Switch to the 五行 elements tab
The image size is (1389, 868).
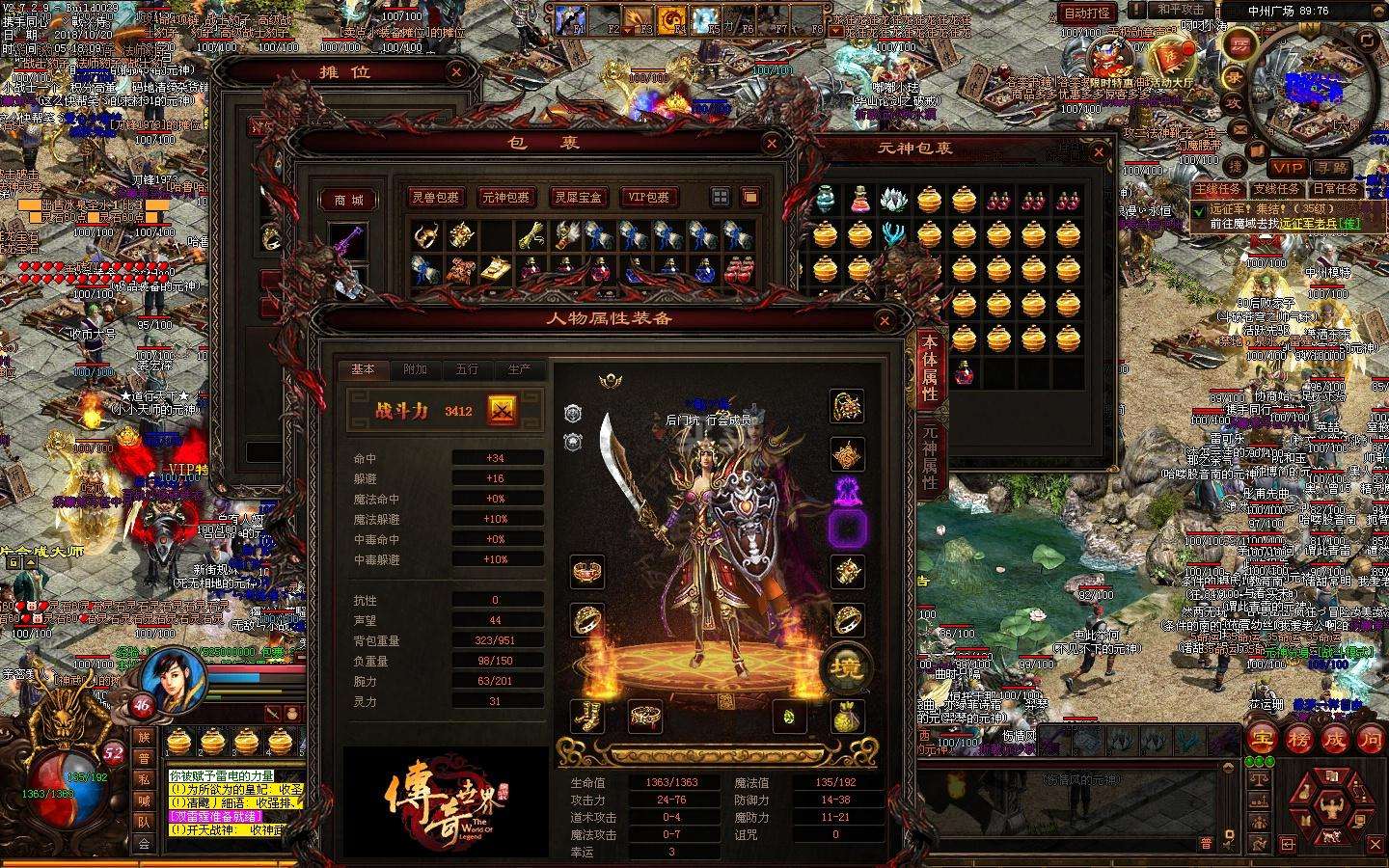tap(467, 369)
